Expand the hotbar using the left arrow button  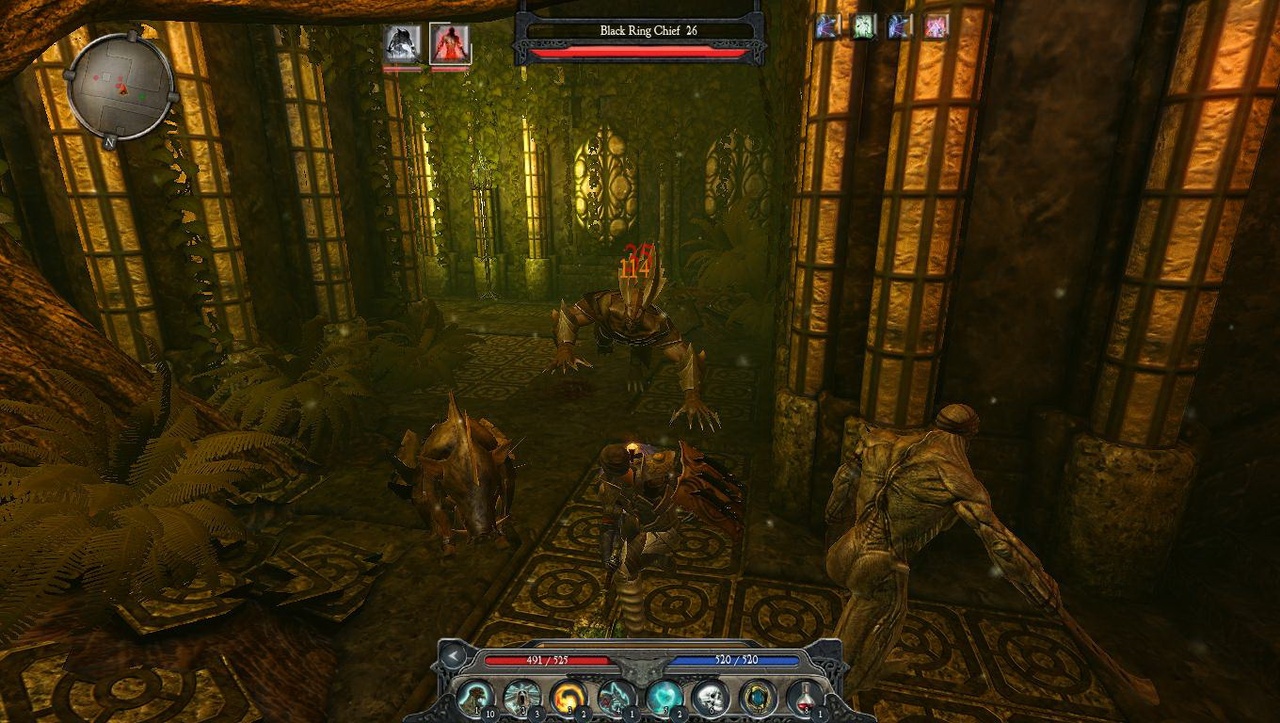(x=455, y=655)
